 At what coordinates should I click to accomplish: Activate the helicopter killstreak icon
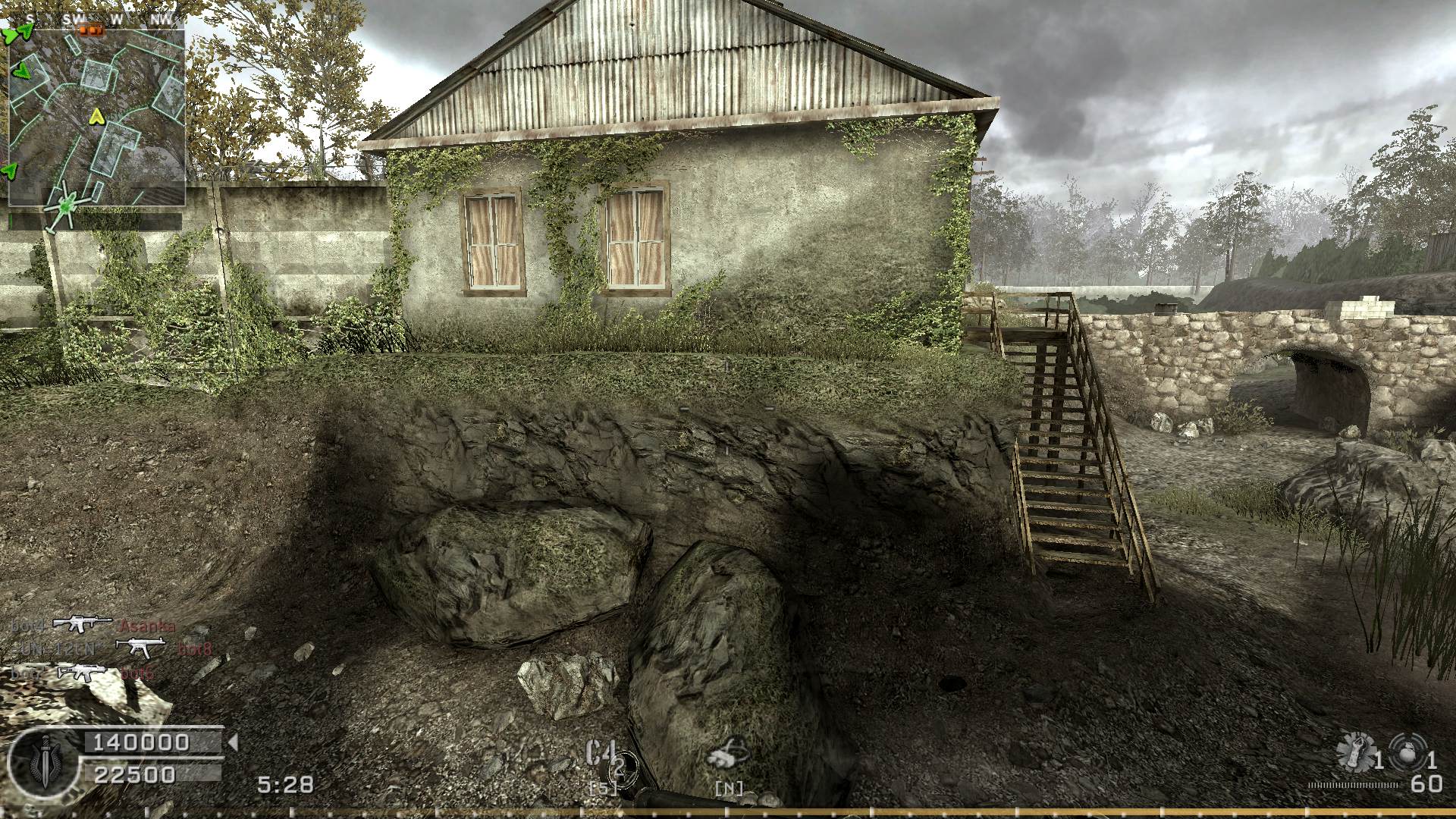coord(728,755)
